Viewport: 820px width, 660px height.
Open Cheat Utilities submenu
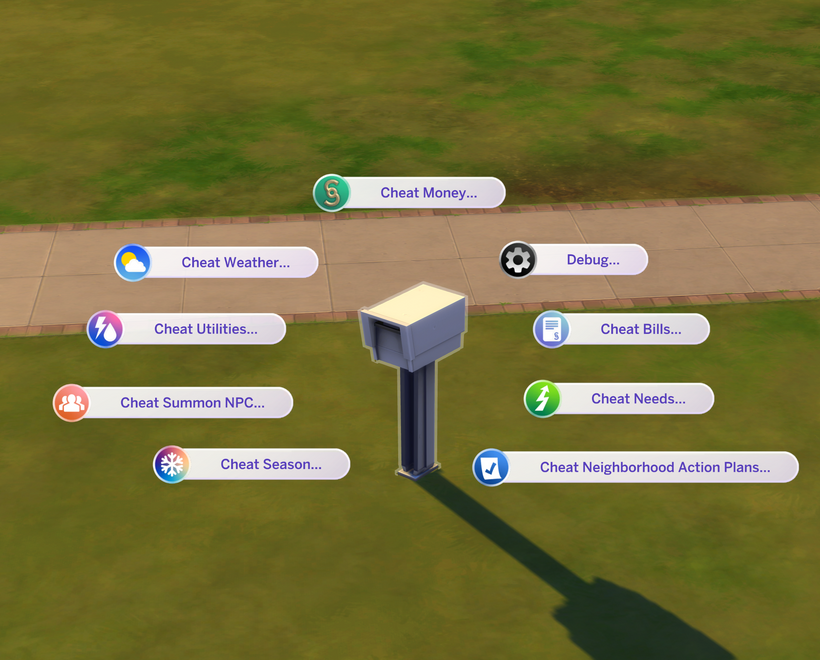[x=205, y=329]
